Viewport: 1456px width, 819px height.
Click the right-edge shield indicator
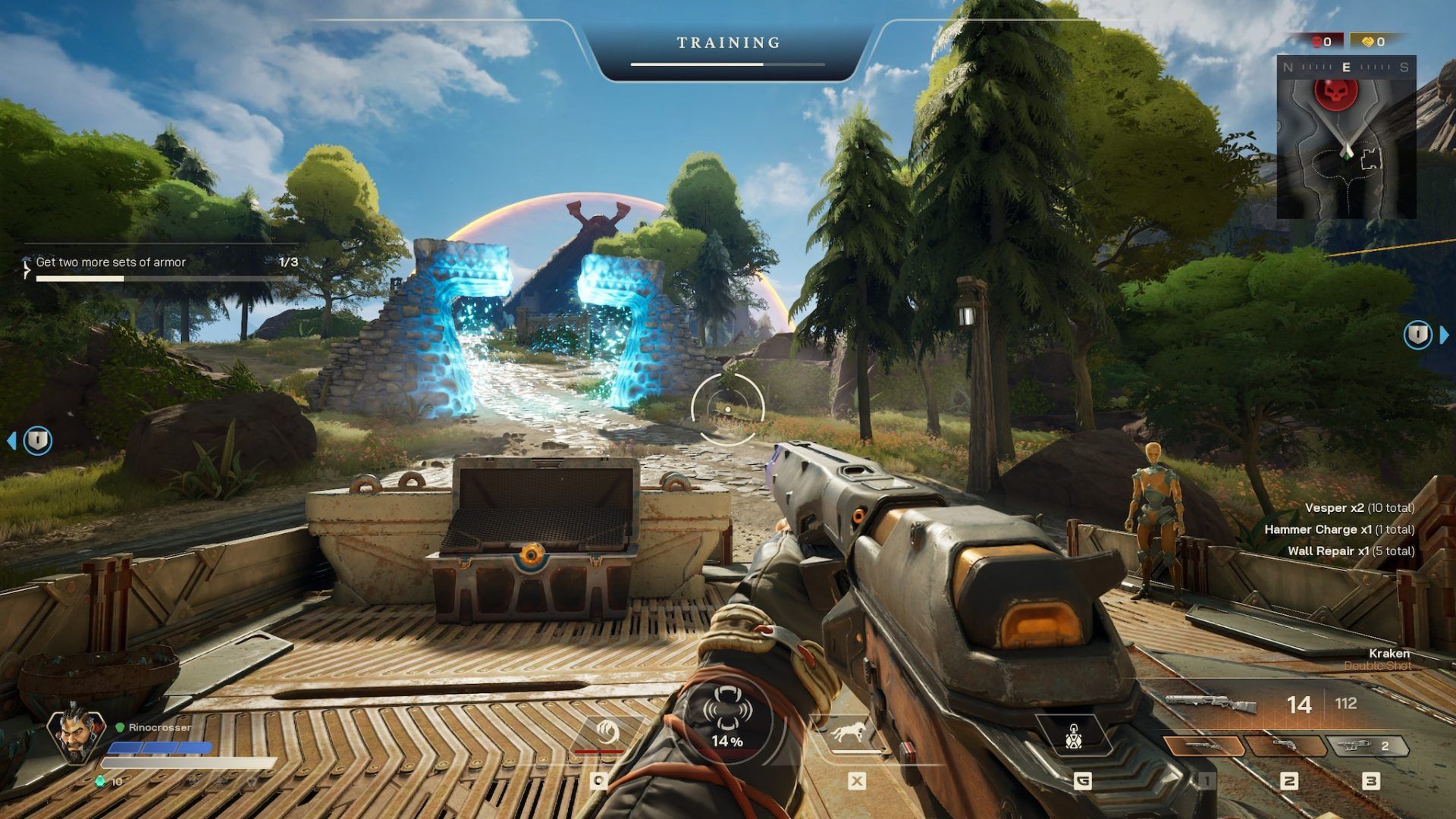(1418, 334)
